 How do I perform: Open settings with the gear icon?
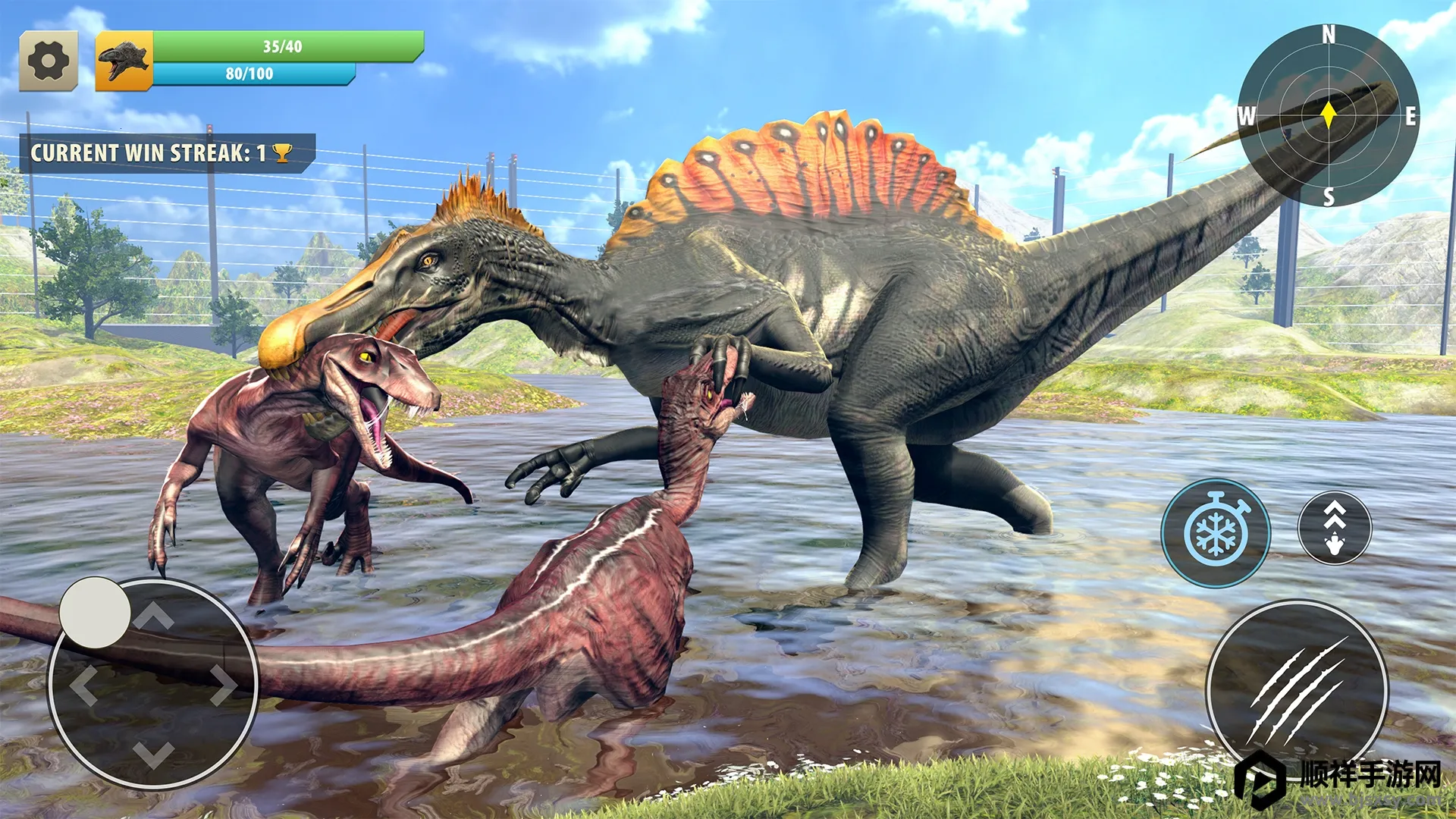click(49, 61)
